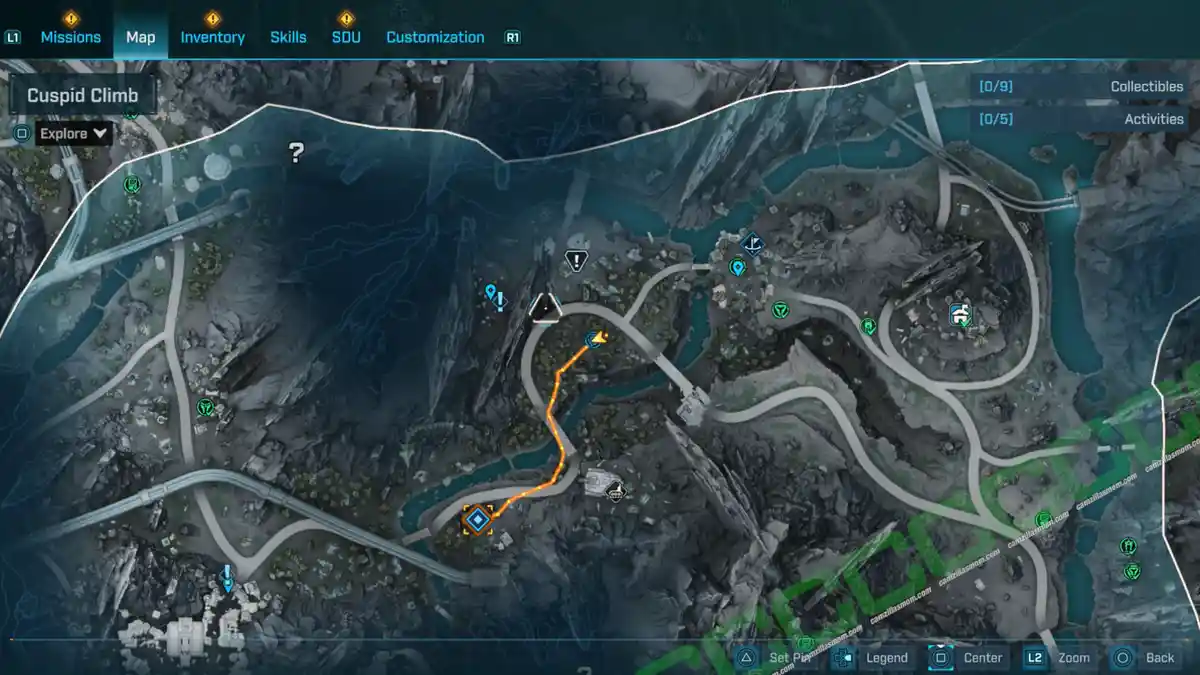Select the Cuspid Climb location label
This screenshot has height=675, width=1200.
point(83,96)
